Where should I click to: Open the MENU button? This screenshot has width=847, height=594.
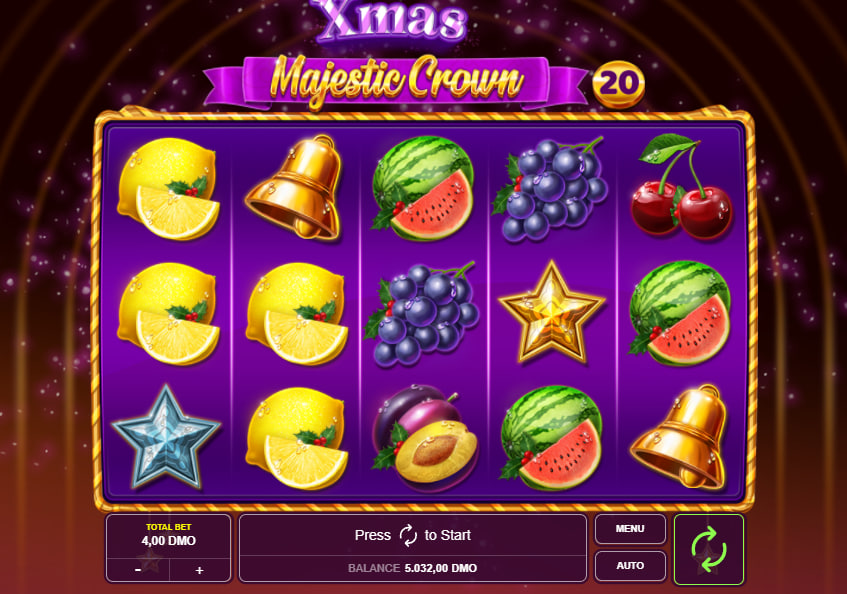click(630, 529)
